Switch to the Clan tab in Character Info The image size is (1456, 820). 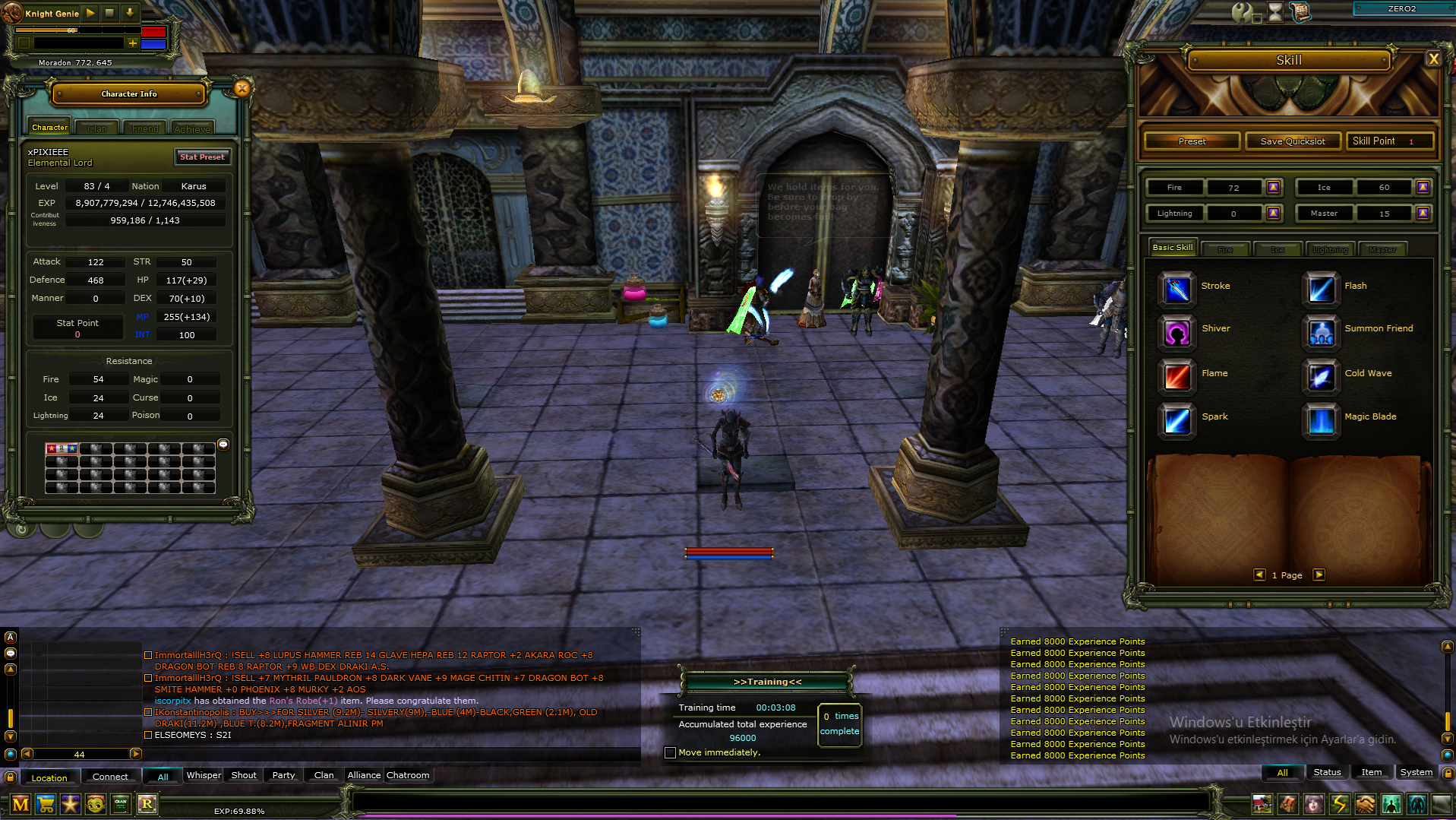click(96, 127)
